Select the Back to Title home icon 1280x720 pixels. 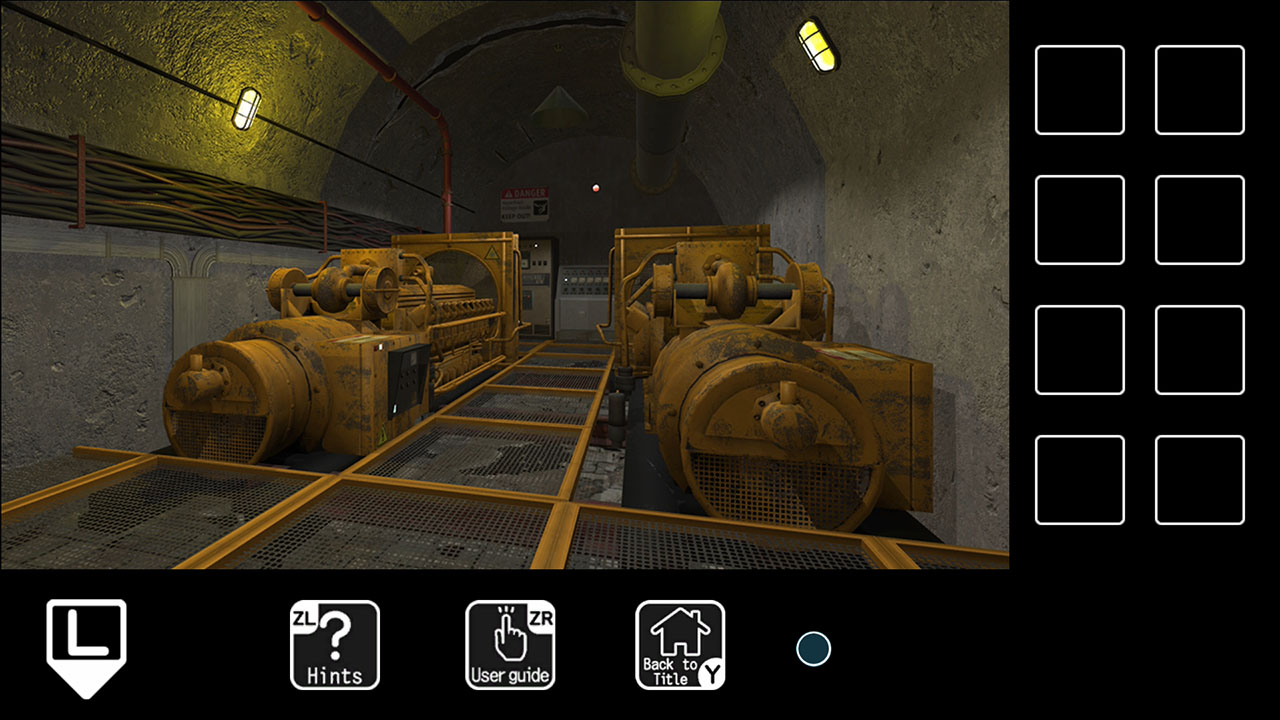pos(680,645)
